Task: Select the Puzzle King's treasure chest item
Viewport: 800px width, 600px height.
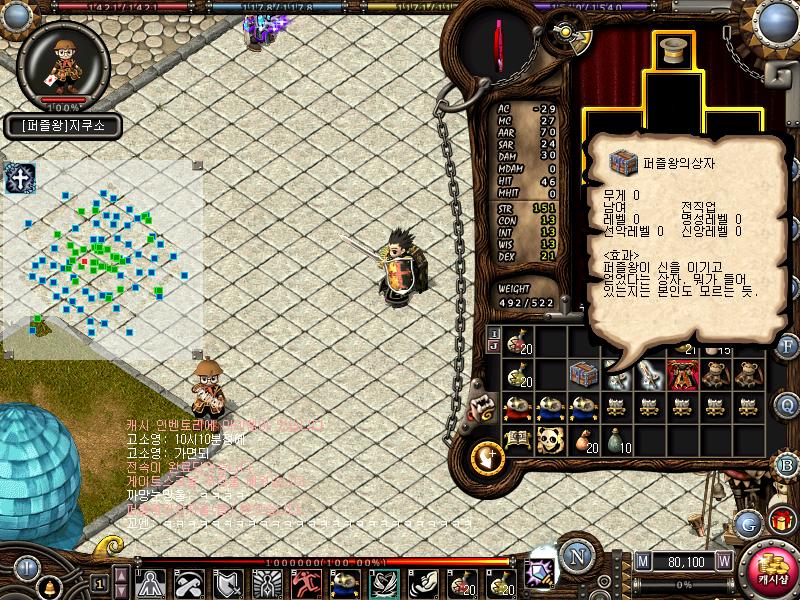Action: (x=583, y=374)
